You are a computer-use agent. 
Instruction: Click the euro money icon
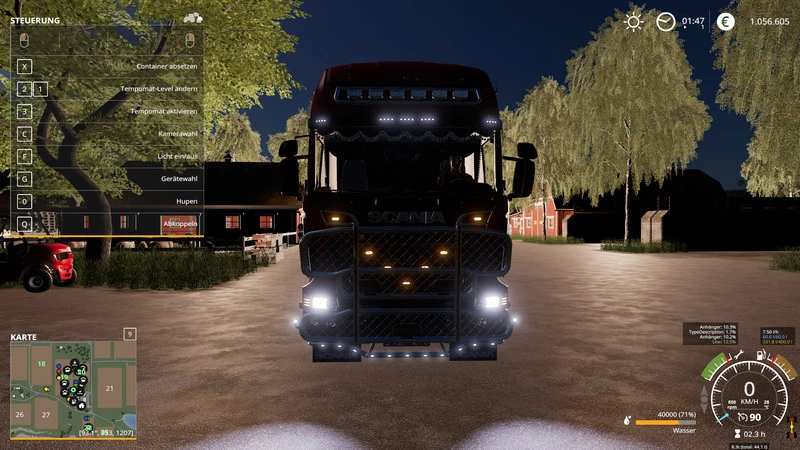726,21
